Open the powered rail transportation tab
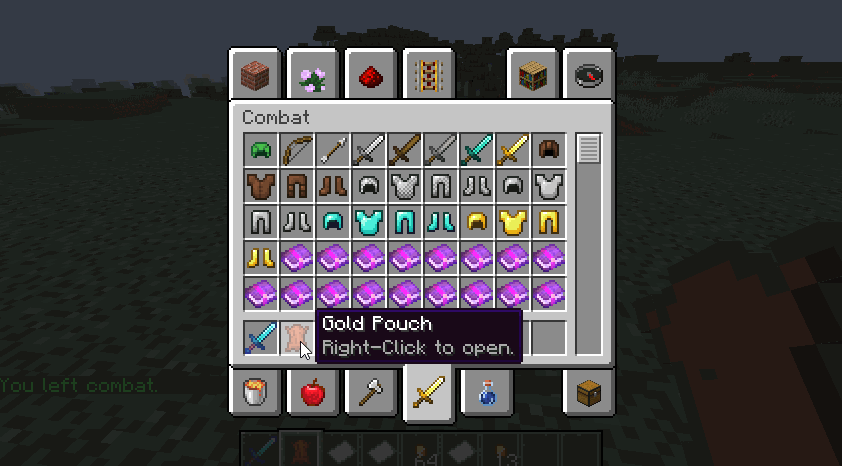The image size is (842, 466). pyautogui.click(x=428, y=74)
